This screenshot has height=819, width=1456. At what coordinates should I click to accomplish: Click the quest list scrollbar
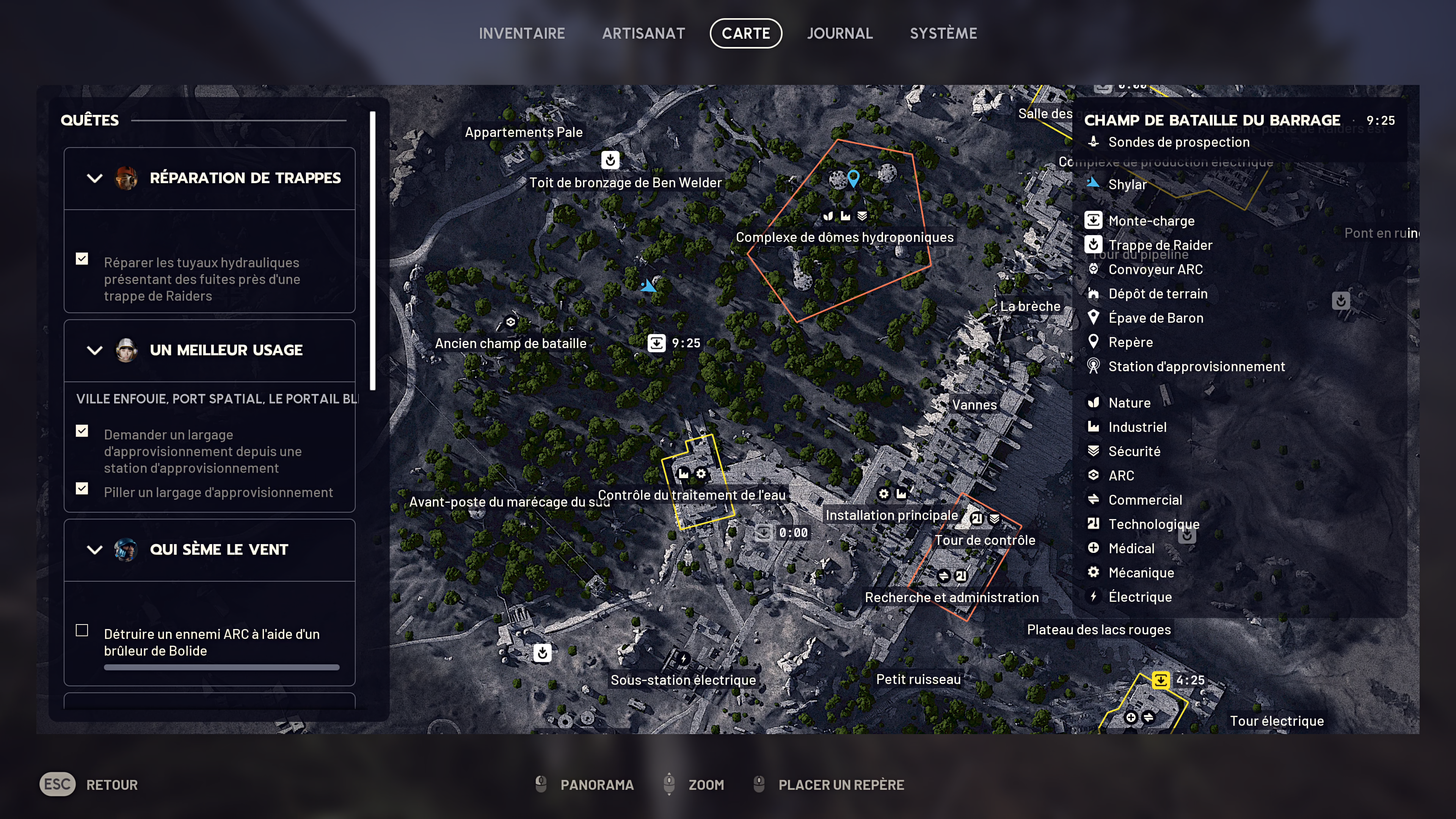point(372,251)
